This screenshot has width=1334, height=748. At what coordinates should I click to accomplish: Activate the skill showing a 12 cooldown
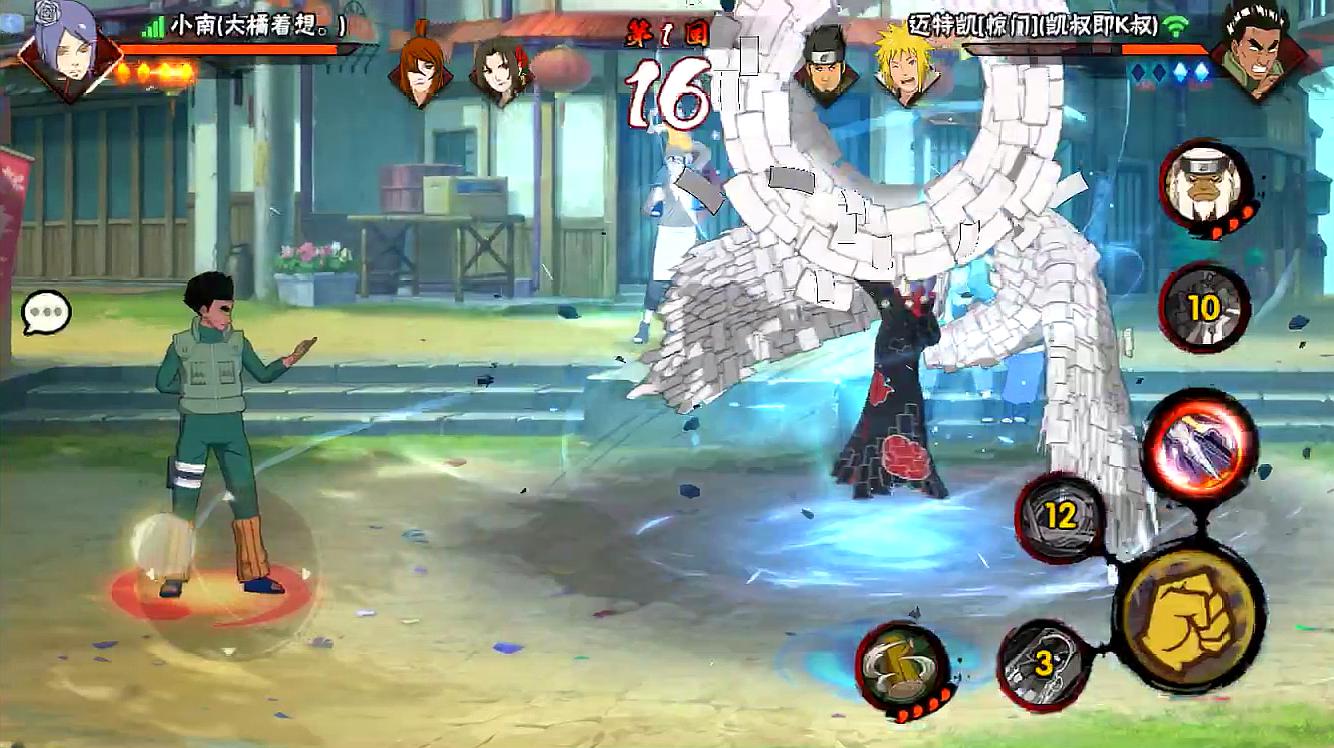(1060, 517)
